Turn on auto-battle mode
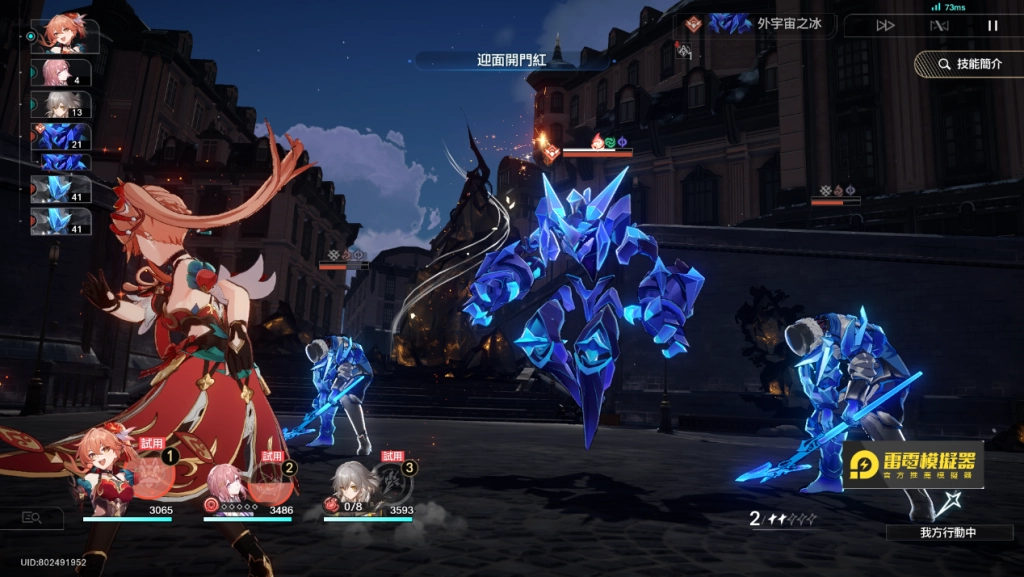 (939, 26)
